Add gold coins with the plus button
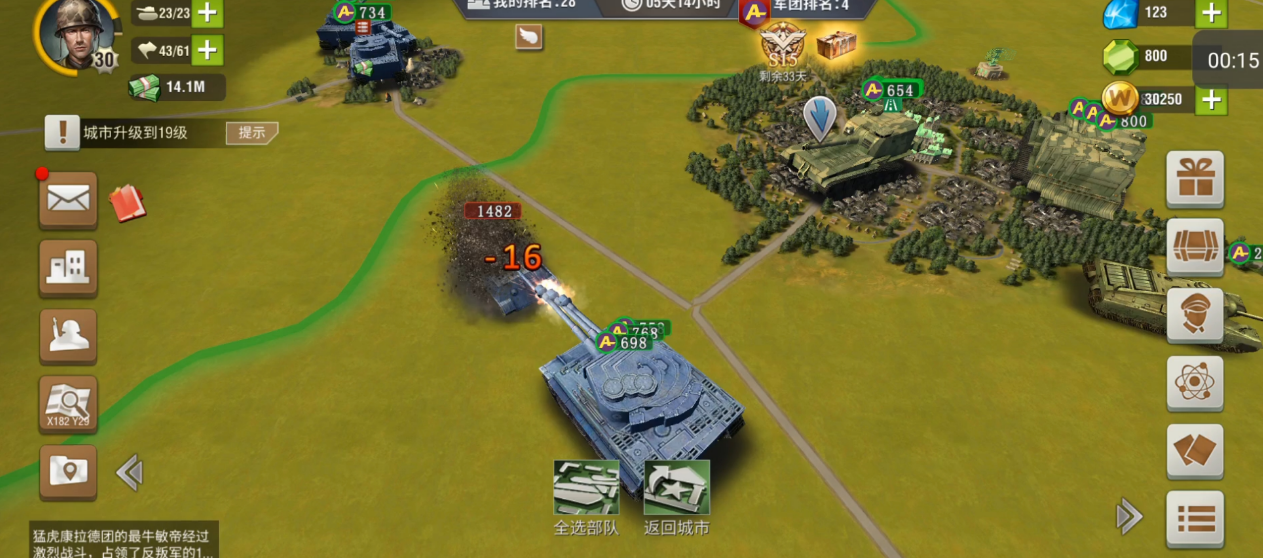The width and height of the screenshot is (1263, 558). [1211, 99]
